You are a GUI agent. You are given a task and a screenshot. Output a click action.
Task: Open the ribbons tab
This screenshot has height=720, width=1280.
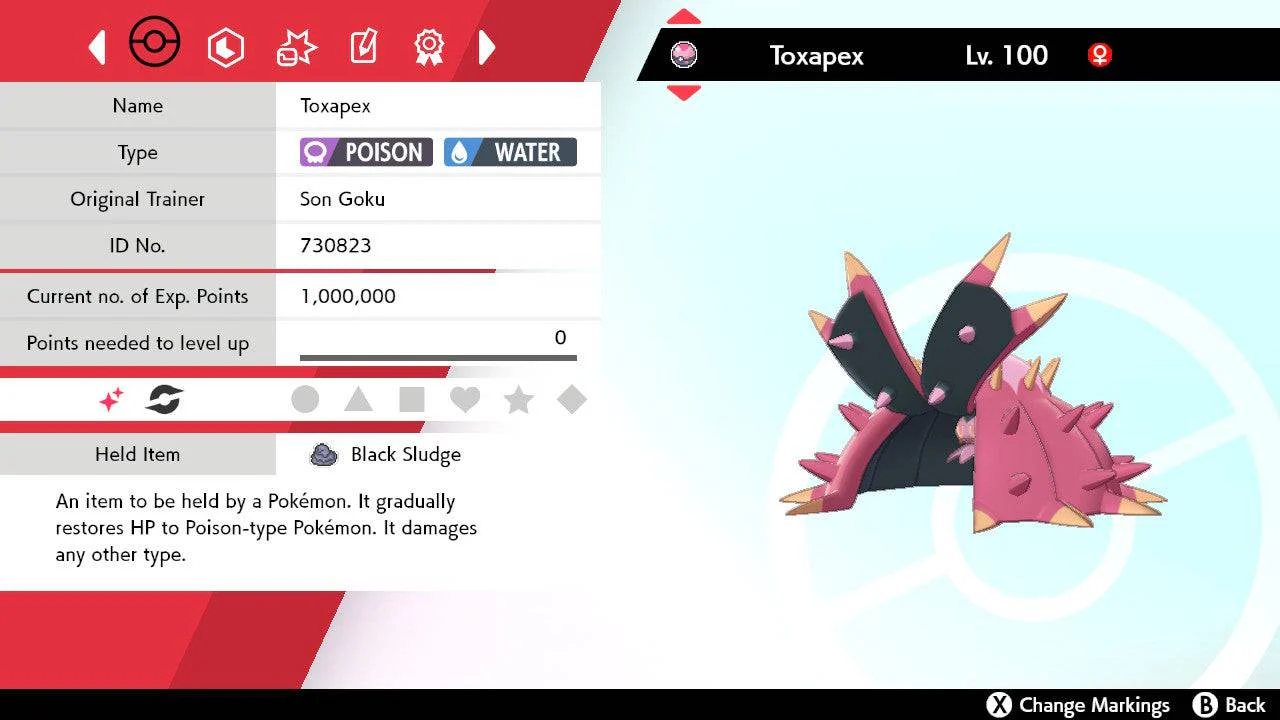[x=429, y=46]
